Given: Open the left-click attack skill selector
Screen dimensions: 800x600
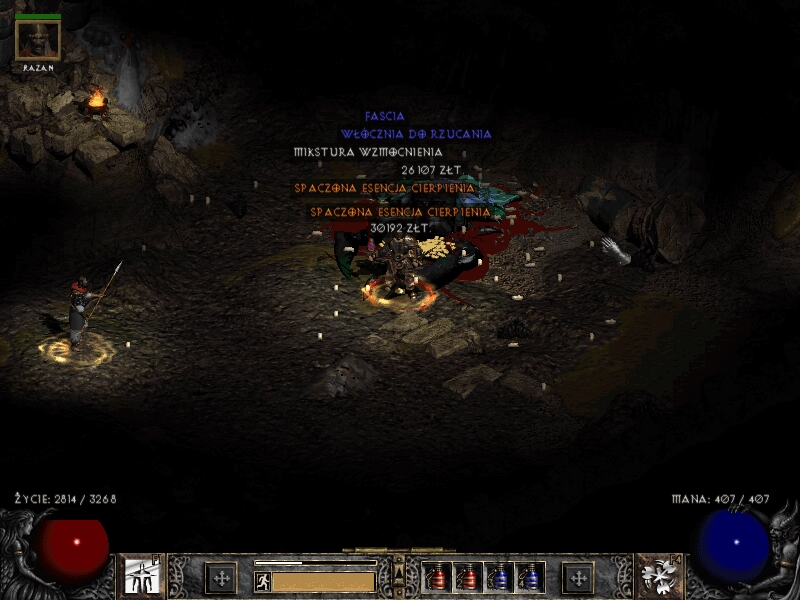Looking at the screenshot, I should [141, 577].
